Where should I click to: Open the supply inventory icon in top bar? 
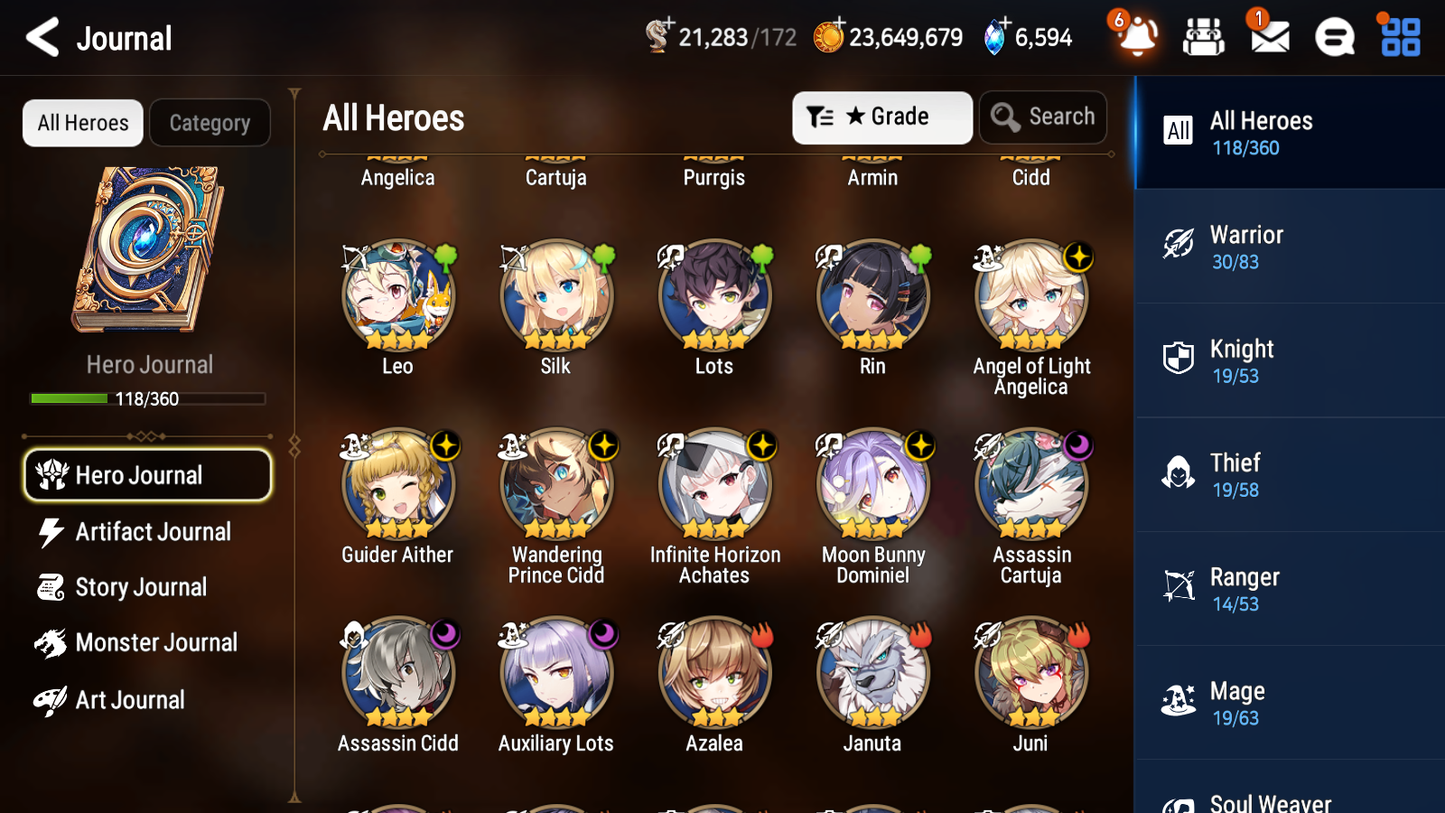click(x=1203, y=37)
